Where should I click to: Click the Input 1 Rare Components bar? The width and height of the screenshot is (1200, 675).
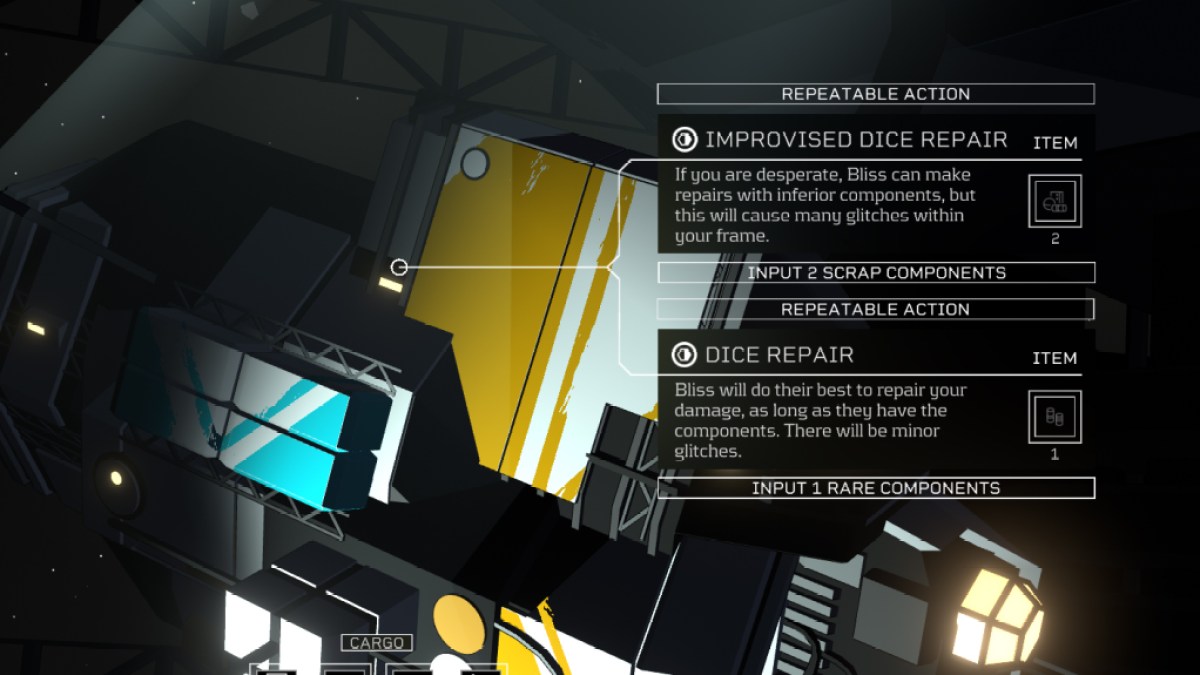tap(876, 488)
